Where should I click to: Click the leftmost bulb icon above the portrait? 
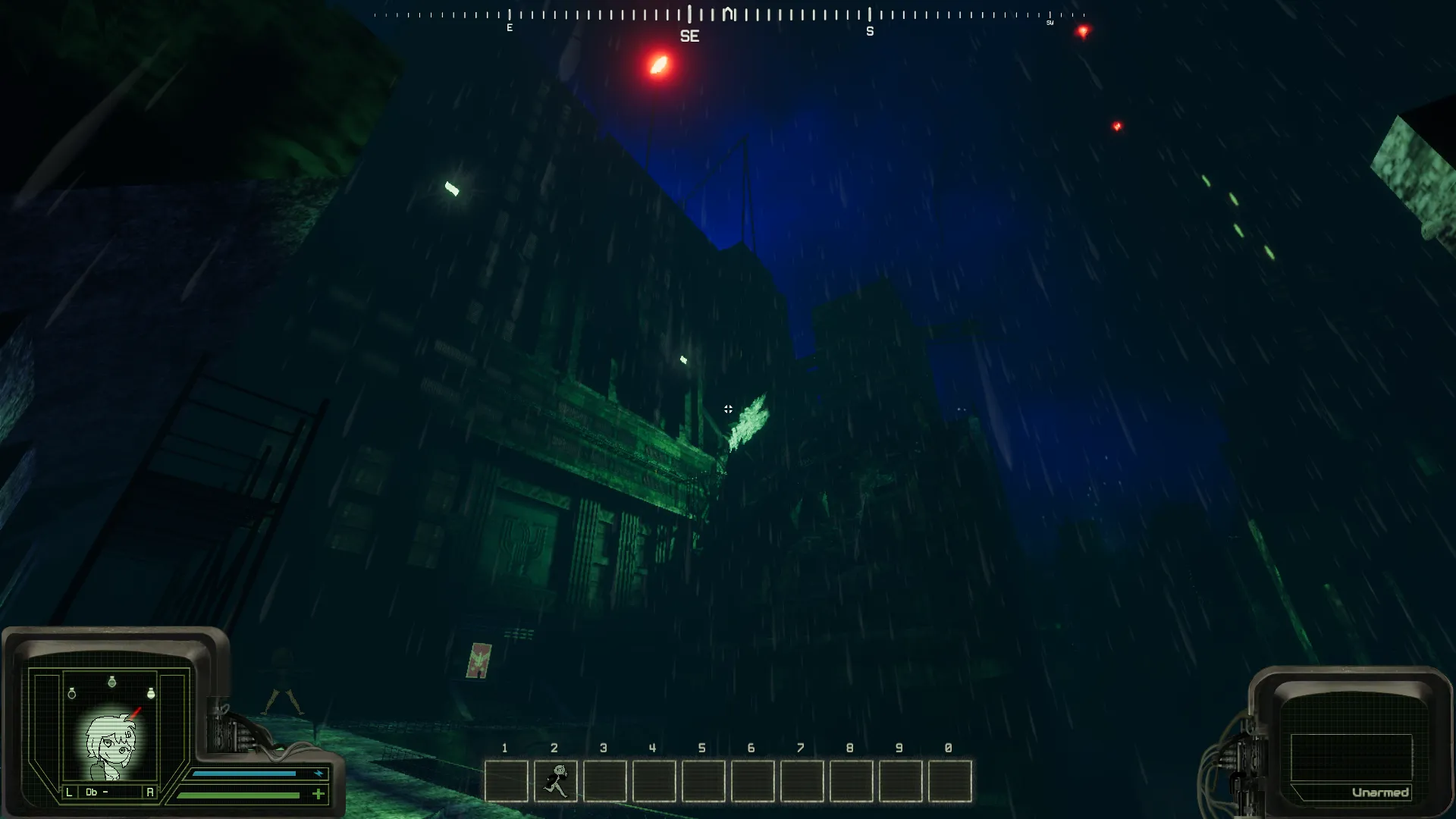click(x=72, y=692)
